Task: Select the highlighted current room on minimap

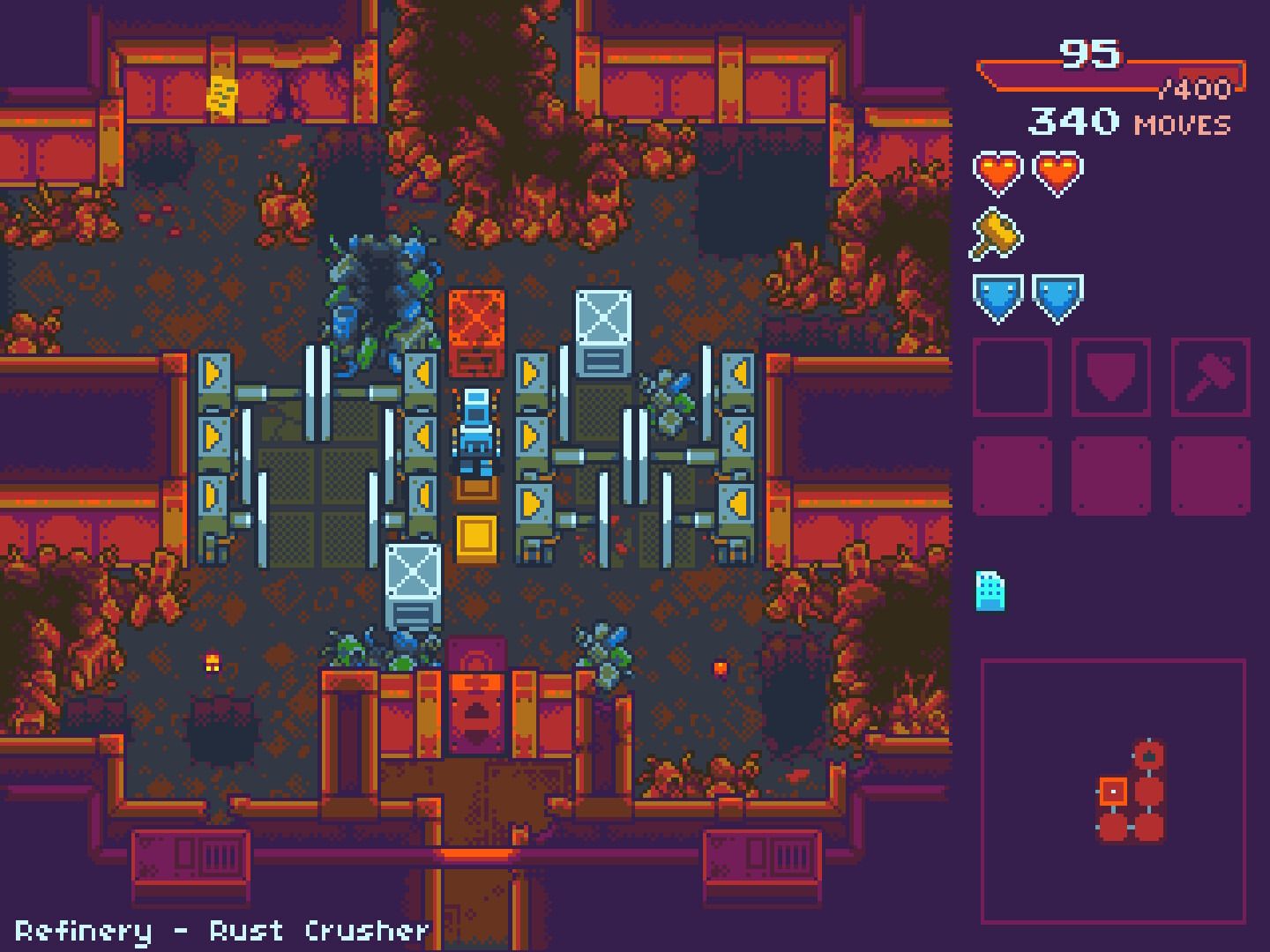Action: pyautogui.click(x=1113, y=792)
